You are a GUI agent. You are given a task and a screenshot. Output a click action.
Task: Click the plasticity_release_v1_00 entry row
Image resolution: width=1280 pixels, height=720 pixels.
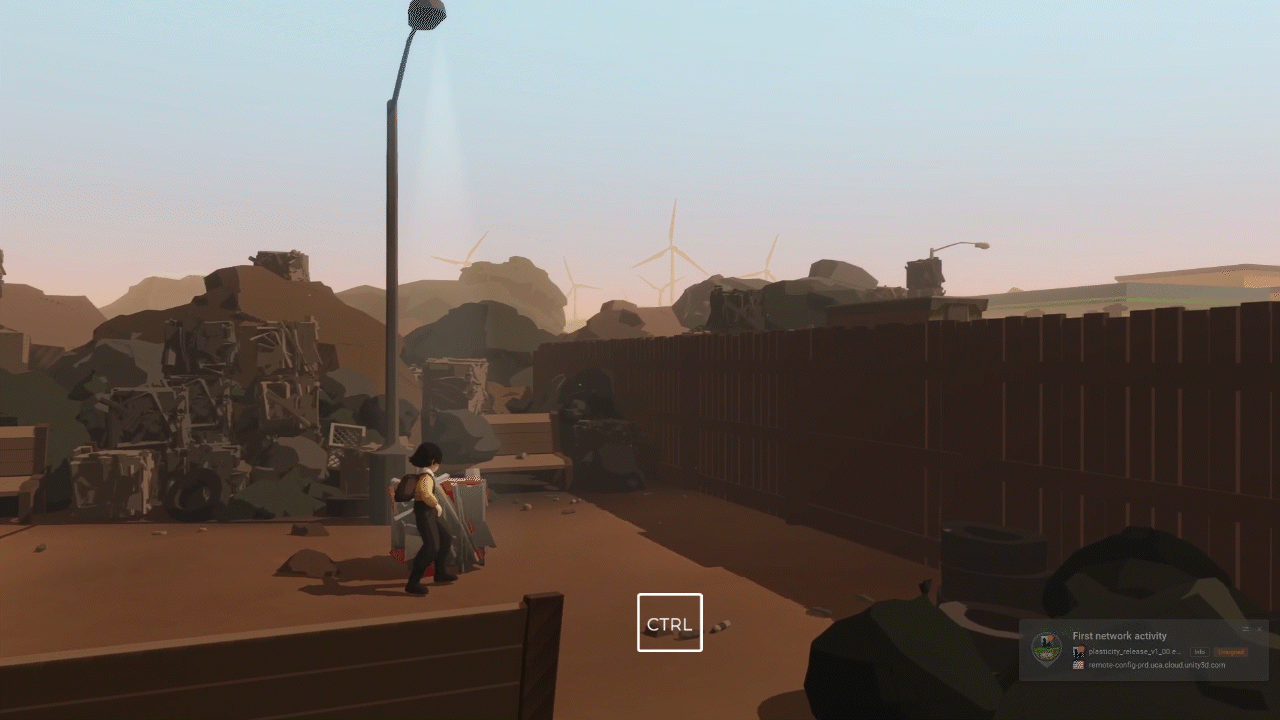click(x=1130, y=651)
